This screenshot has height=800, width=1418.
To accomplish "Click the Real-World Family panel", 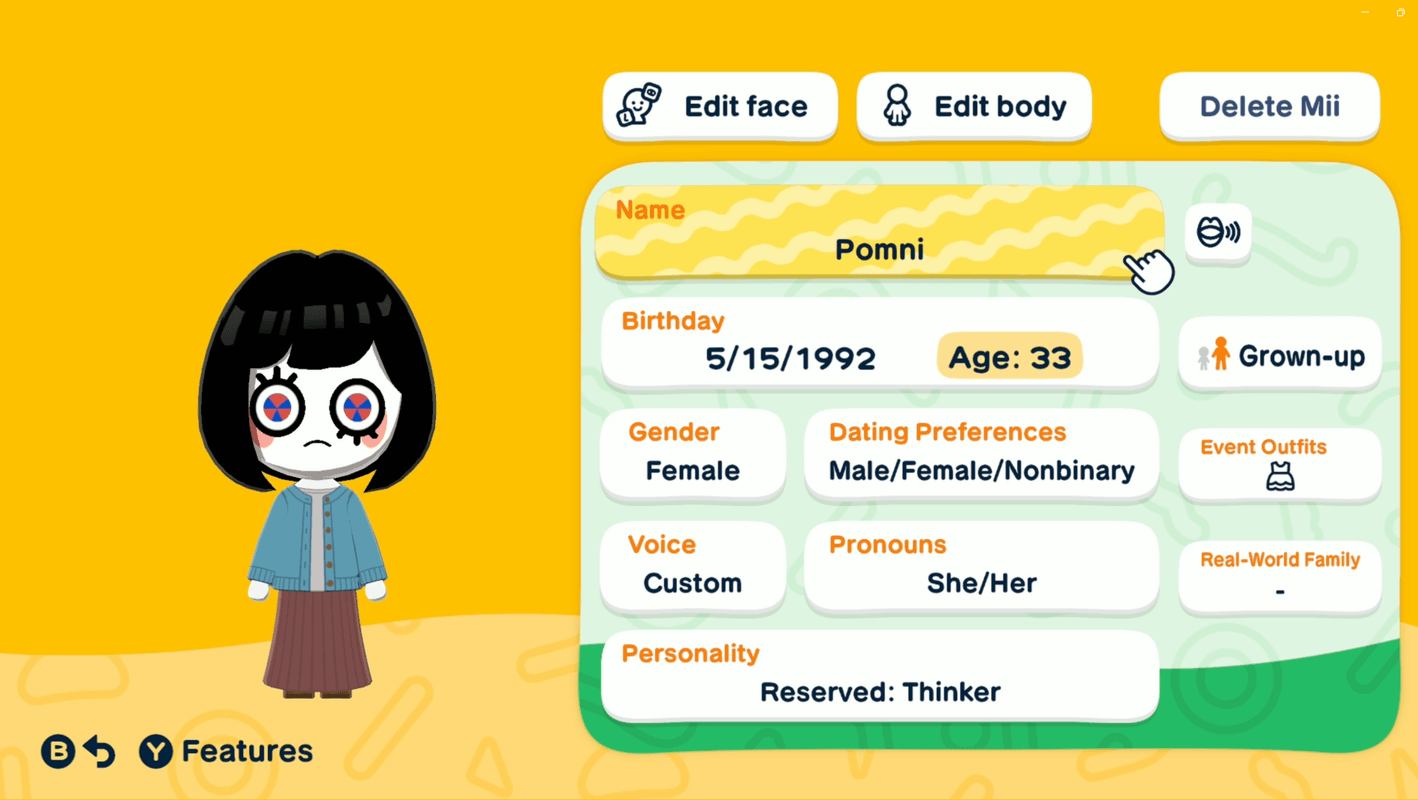I will point(1279,575).
